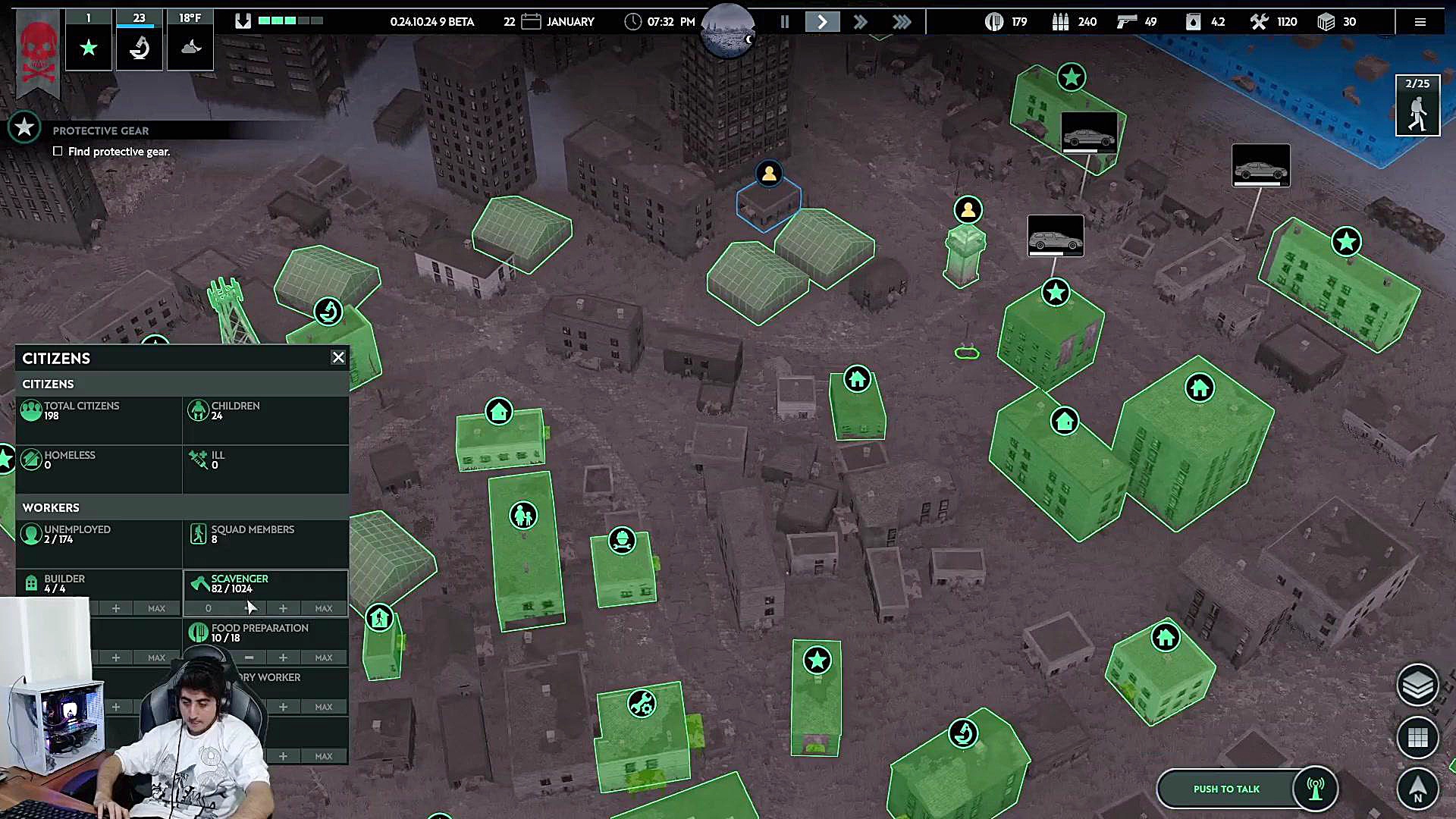This screenshot has width=1456, height=819.
Task: Set Food Preparation workers to MAX
Action: click(x=324, y=657)
